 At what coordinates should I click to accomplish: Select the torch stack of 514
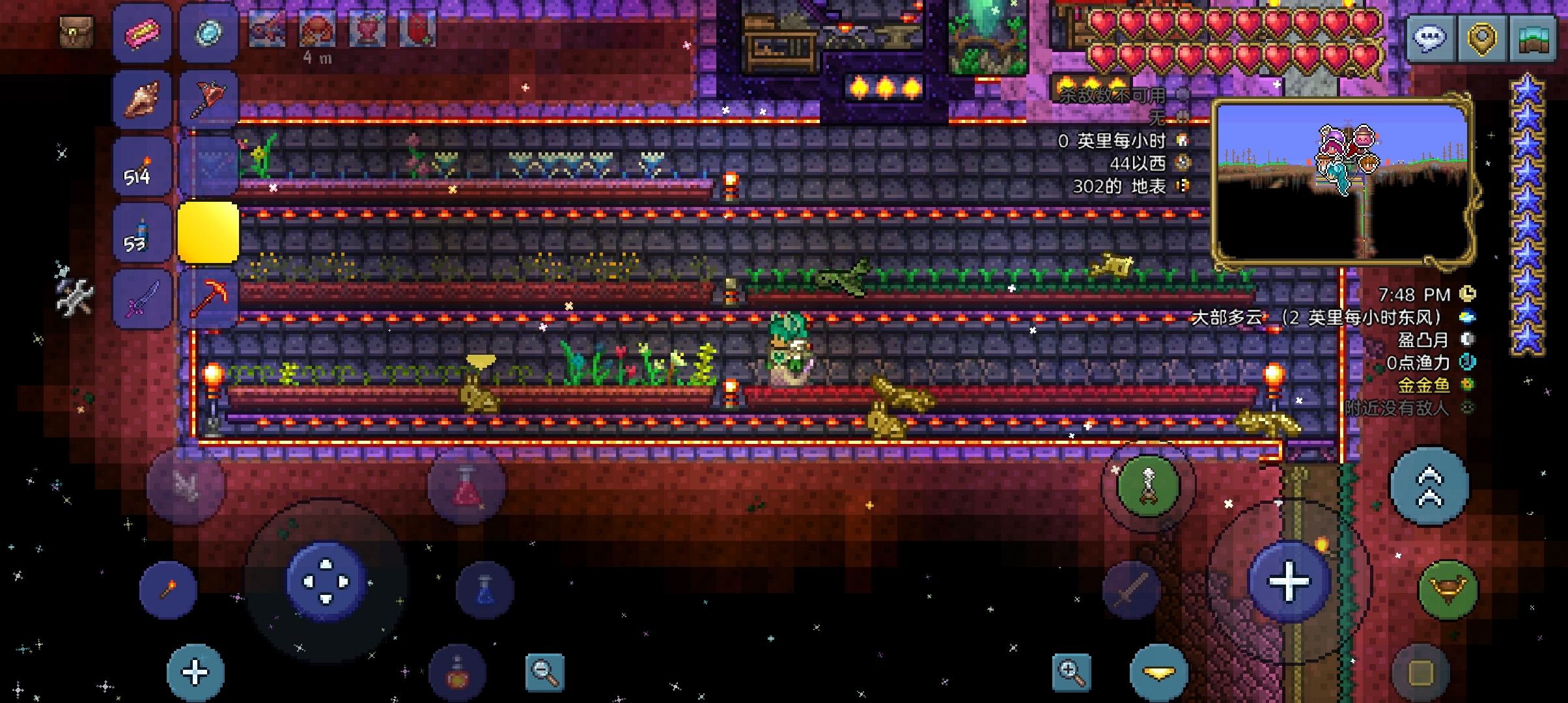pos(142,167)
